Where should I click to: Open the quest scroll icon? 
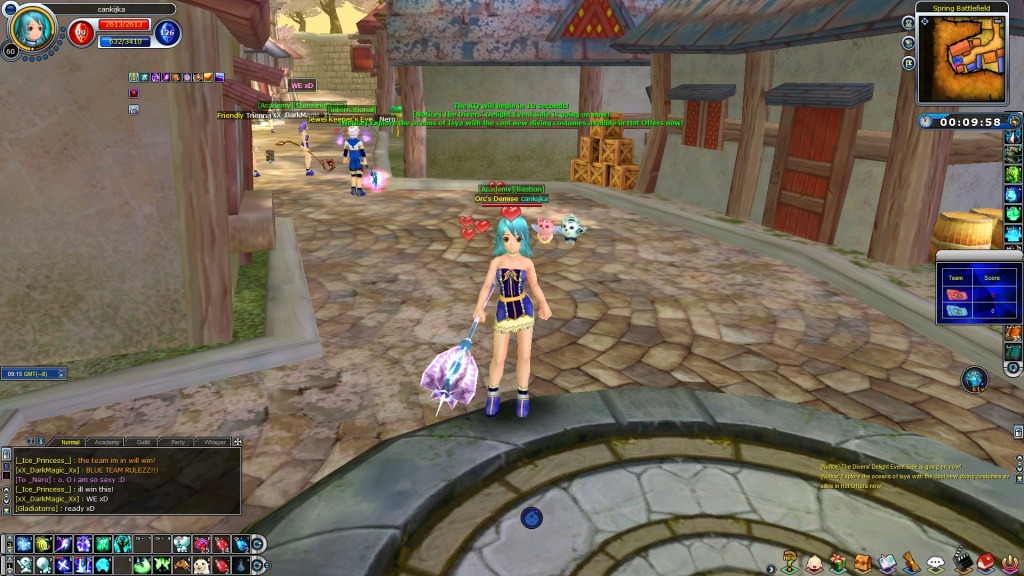(x=911, y=563)
